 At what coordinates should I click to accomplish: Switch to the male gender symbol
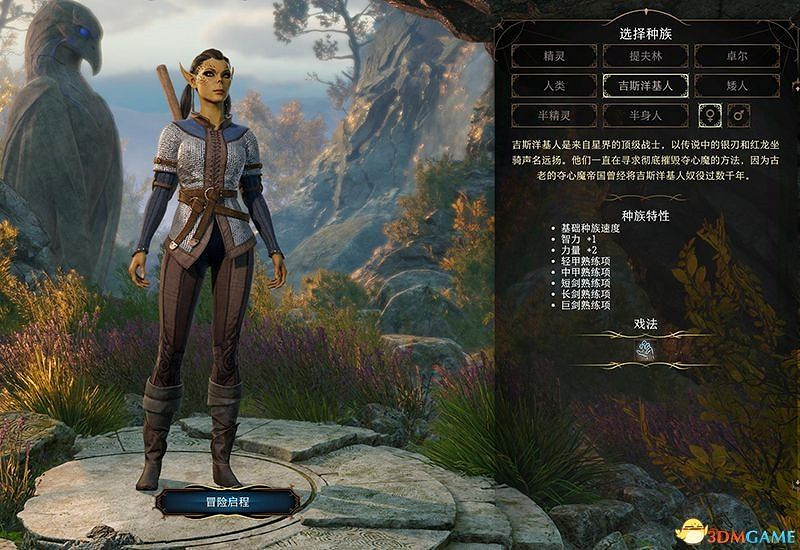tap(739, 115)
